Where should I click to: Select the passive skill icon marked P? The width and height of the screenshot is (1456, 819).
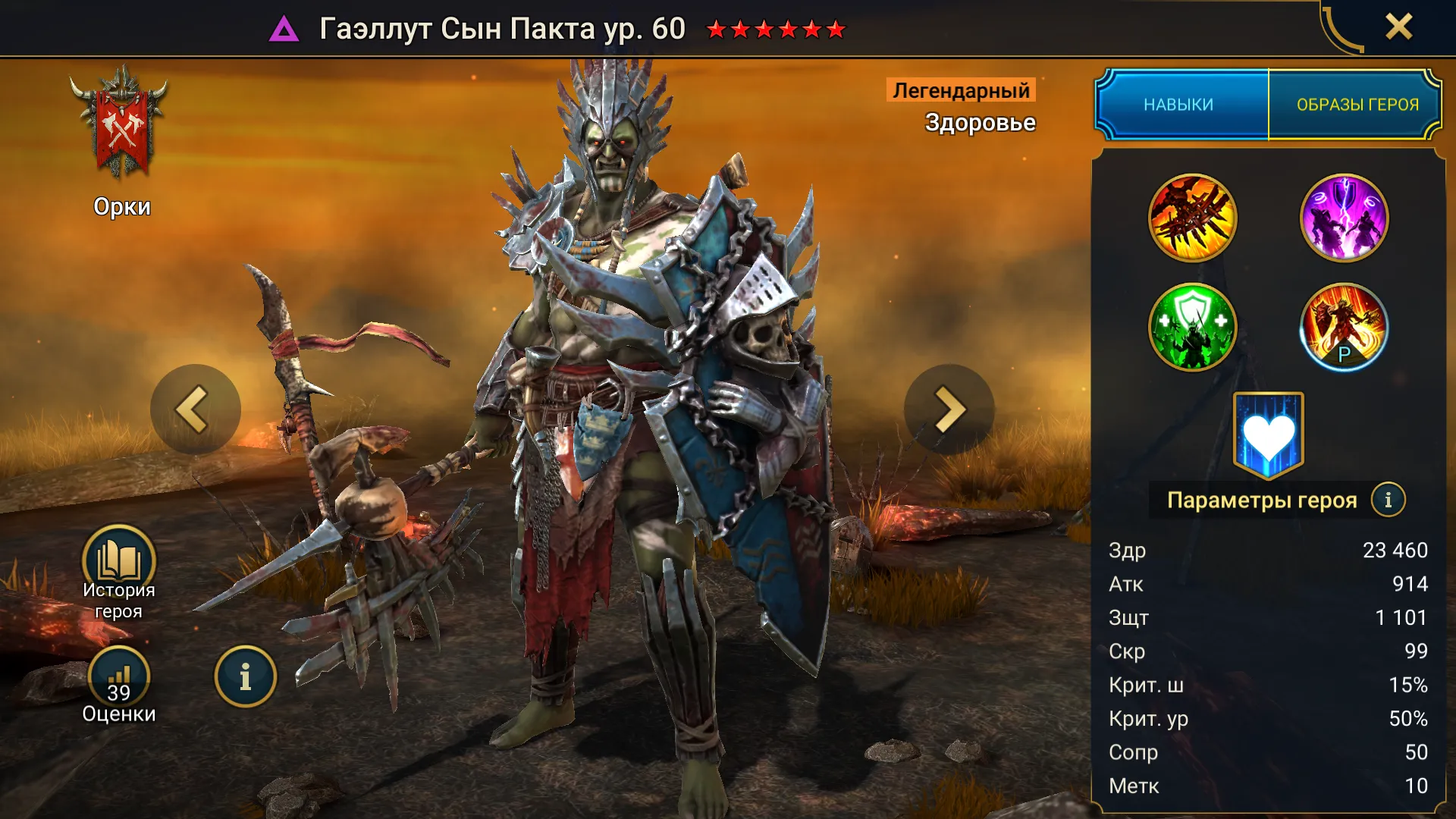pyautogui.click(x=1344, y=327)
